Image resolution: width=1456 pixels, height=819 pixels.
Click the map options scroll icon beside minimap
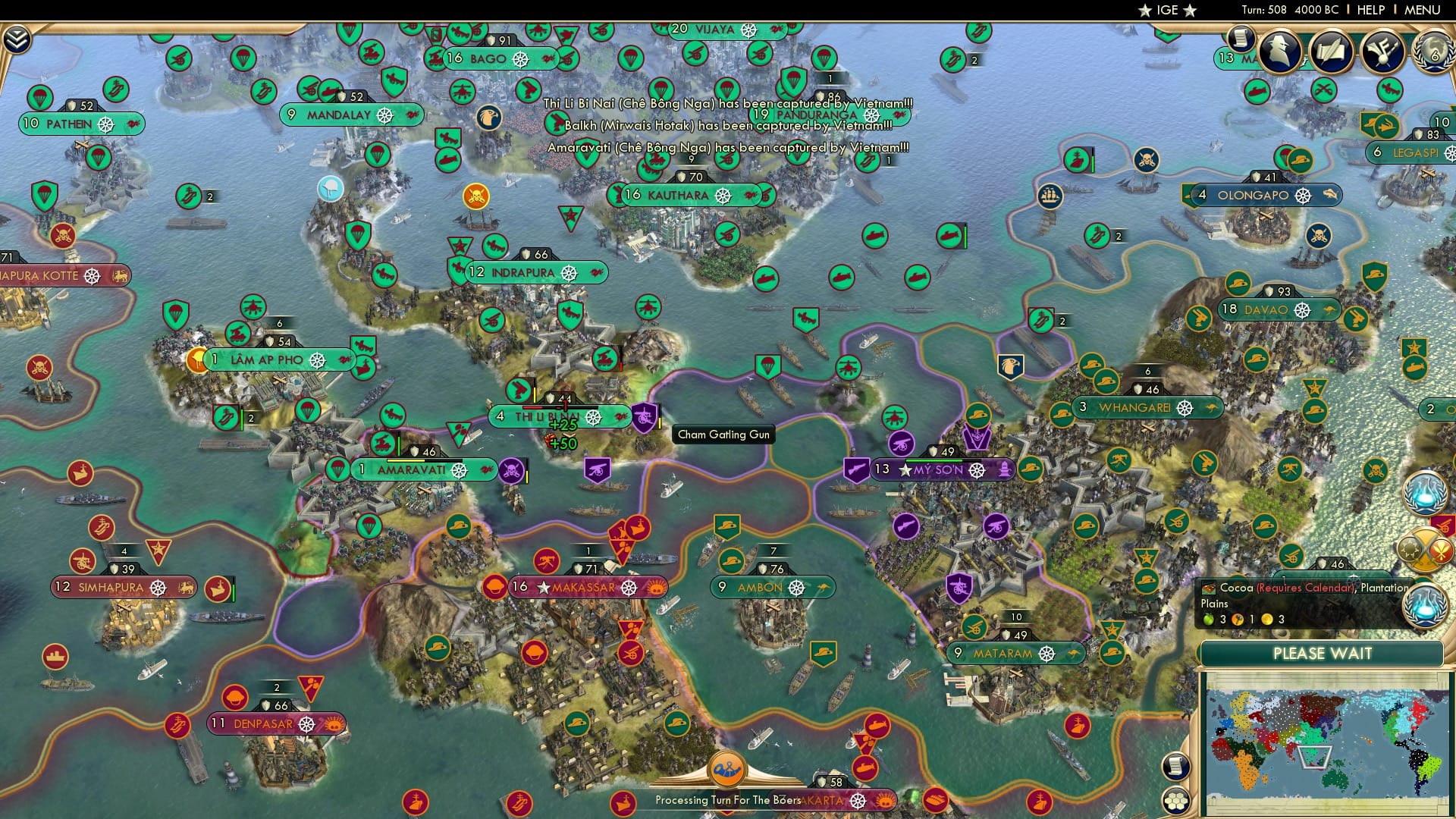[1175, 767]
